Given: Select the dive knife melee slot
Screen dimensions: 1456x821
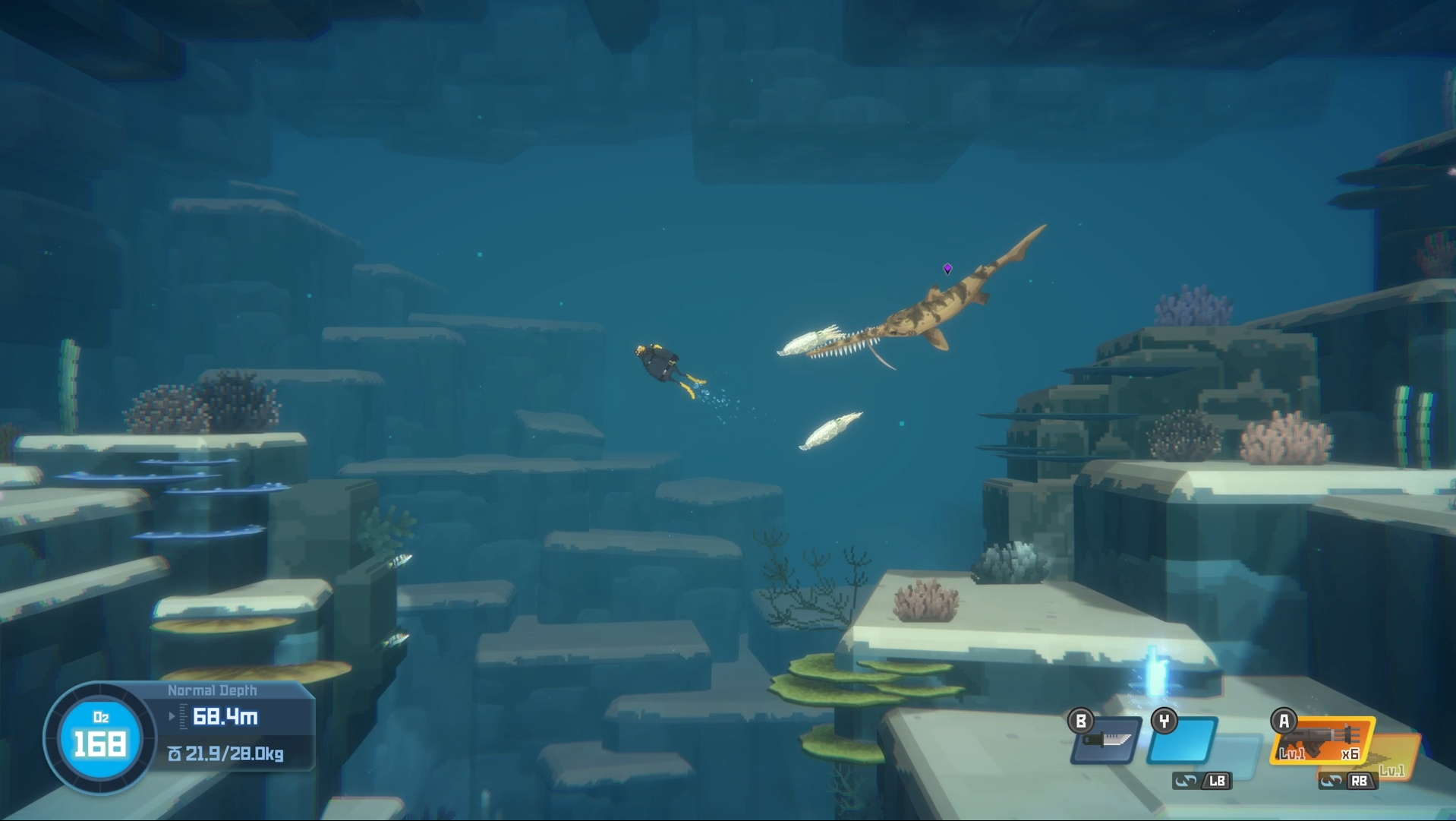Looking at the screenshot, I should click(x=1106, y=740).
